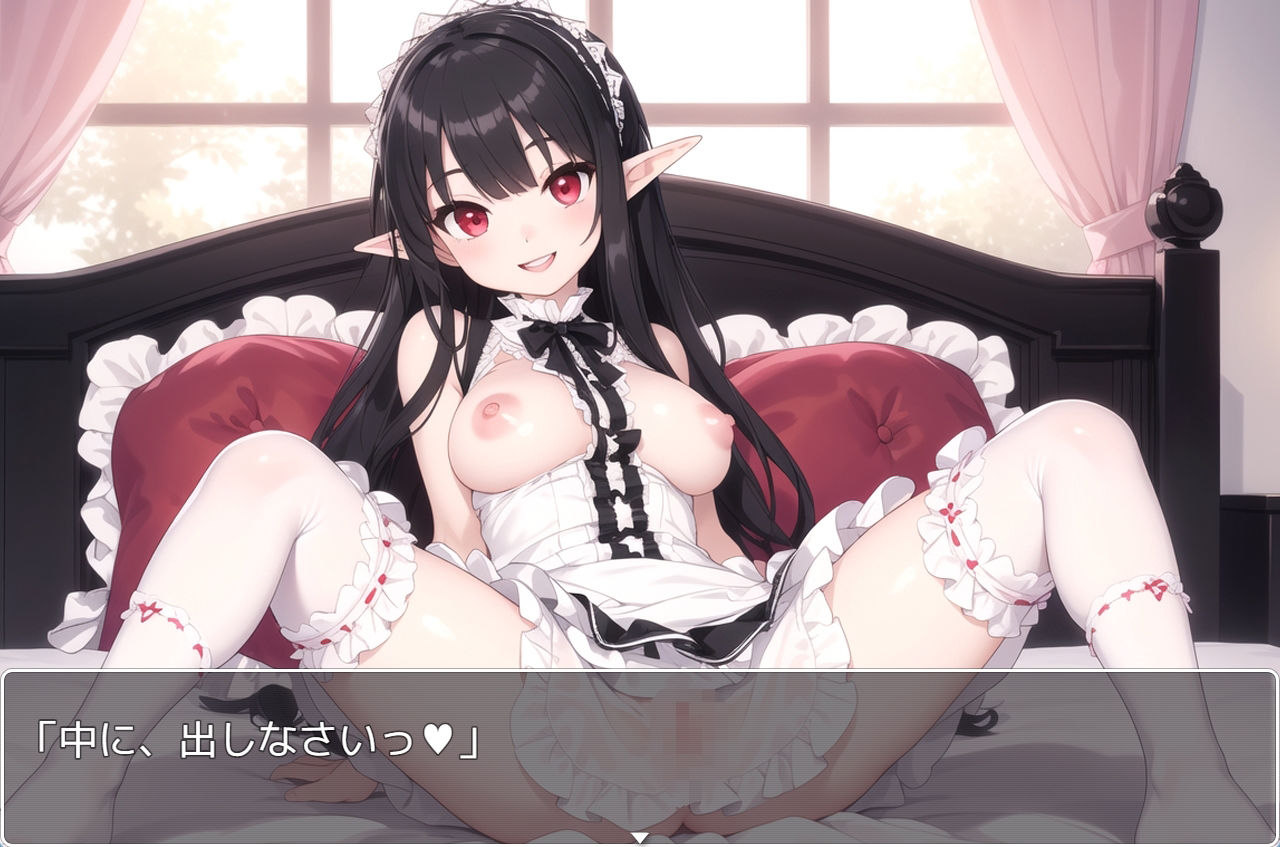
Task: Click the bottom border of the dialogue panel
Action: click(640, 839)
